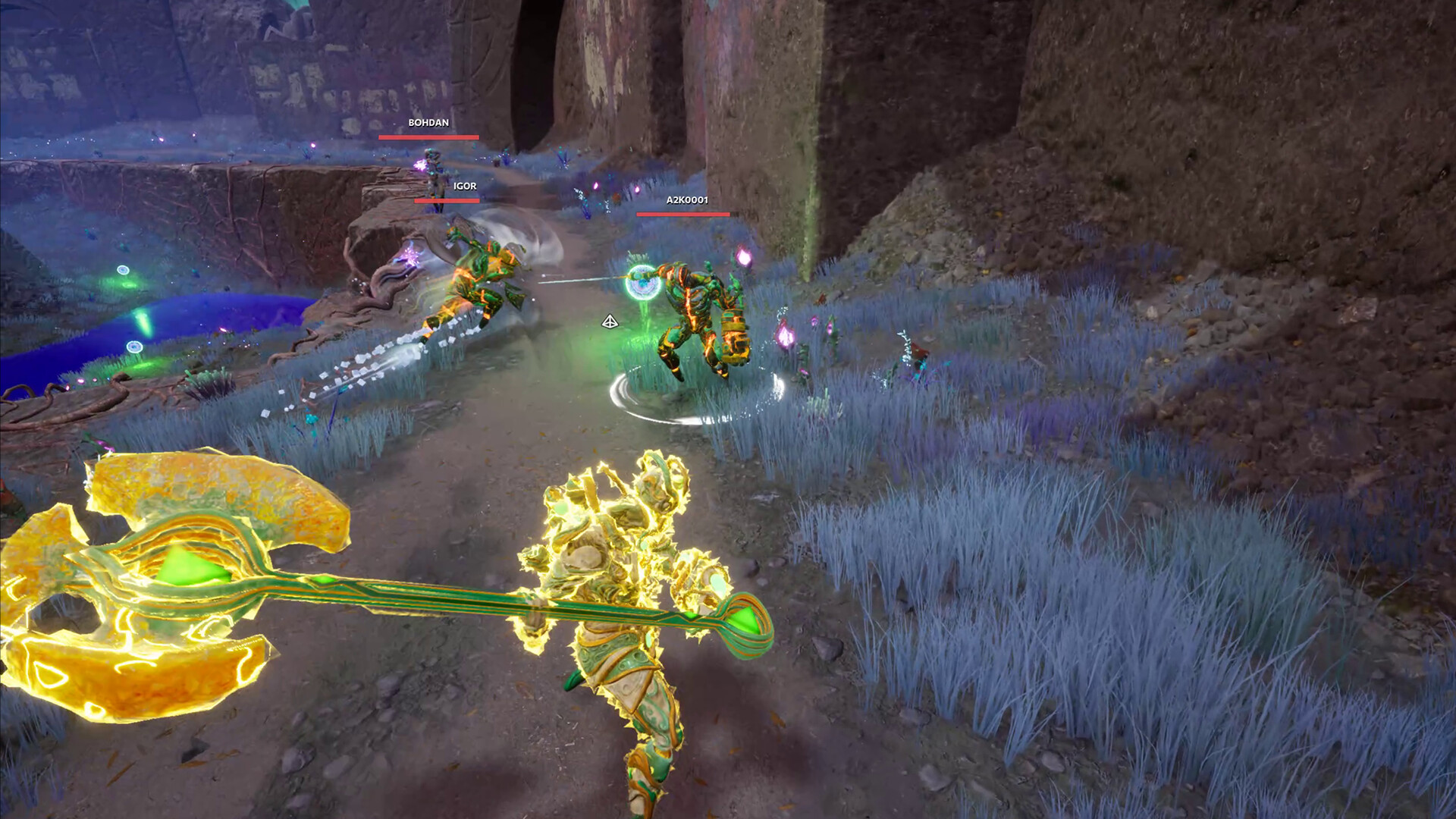Image resolution: width=1456 pixels, height=819 pixels.
Task: Click the pyramid objective marker near screen center
Action: point(610,322)
